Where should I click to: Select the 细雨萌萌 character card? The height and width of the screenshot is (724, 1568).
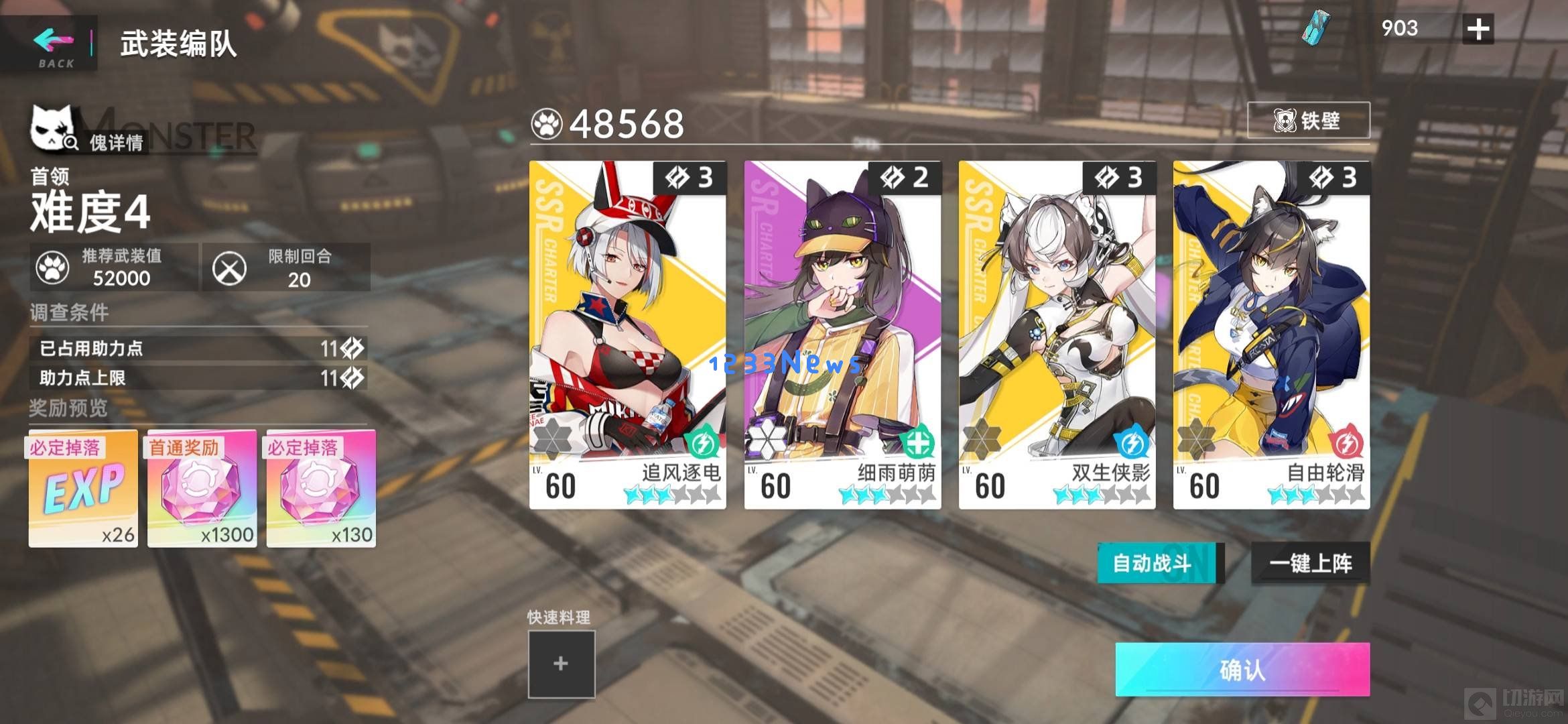point(842,335)
